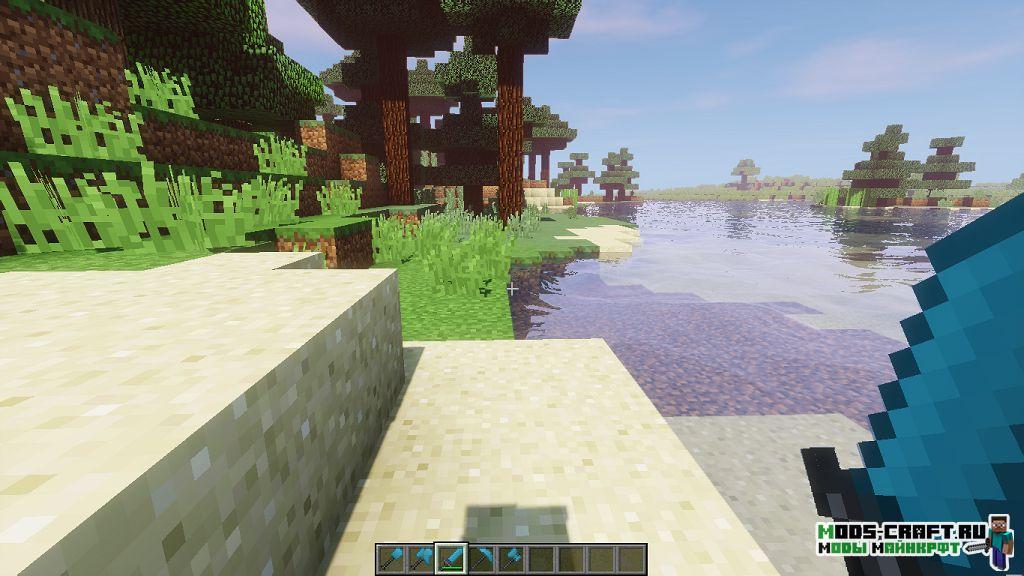Select the blue shovel hotbar slot

(390, 557)
